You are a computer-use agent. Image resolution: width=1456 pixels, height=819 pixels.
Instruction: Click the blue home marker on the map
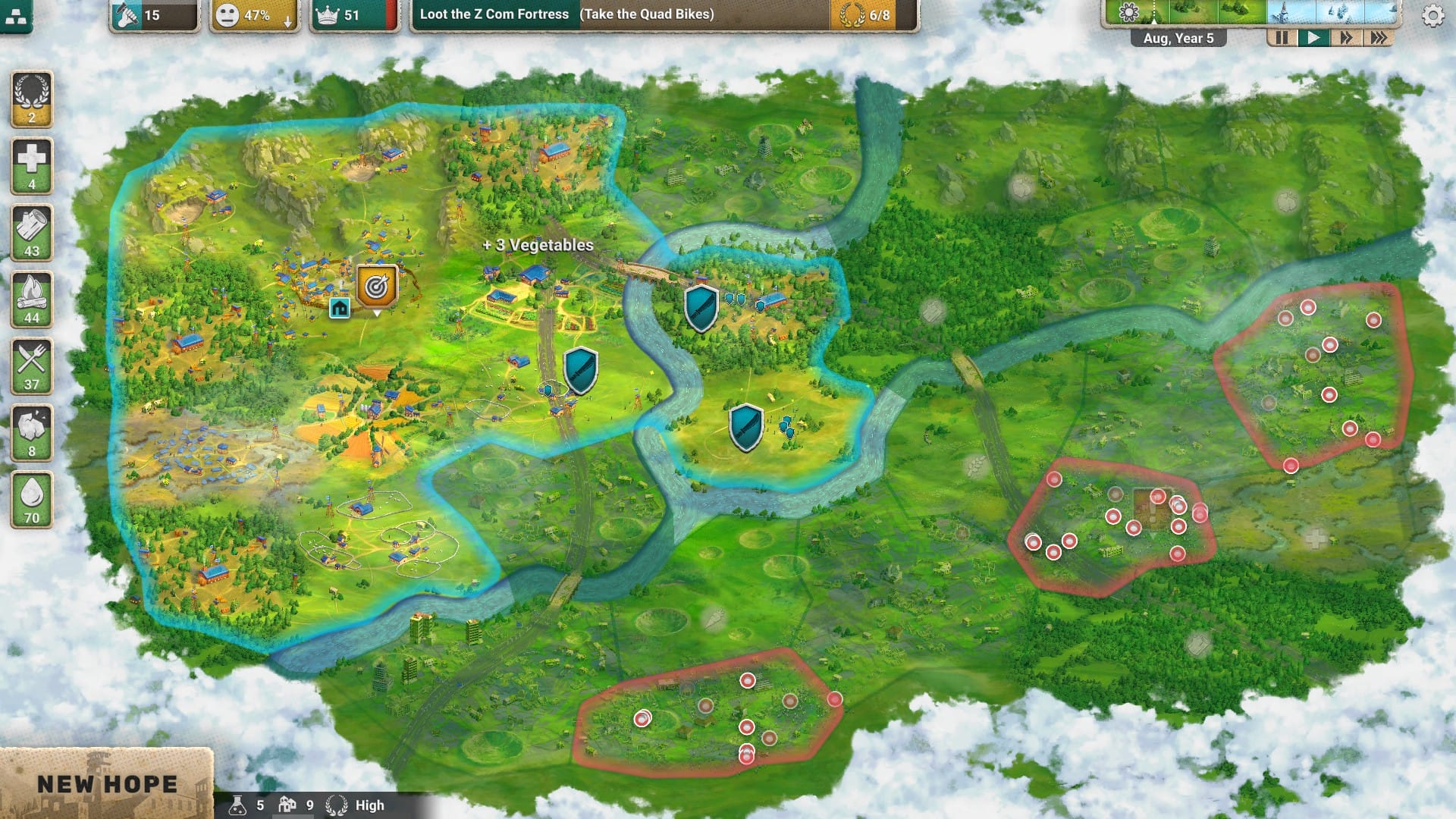340,308
